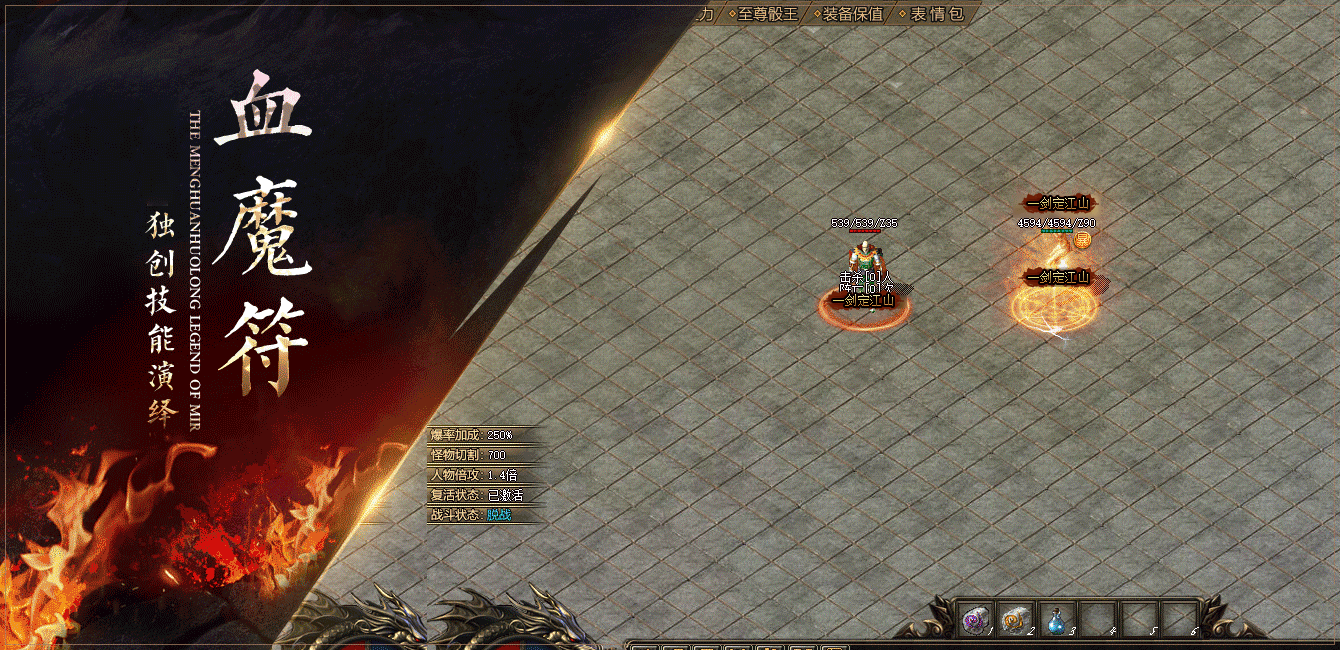Open the 至尊骰王 menu
1340x650 pixels.
click(768, 14)
